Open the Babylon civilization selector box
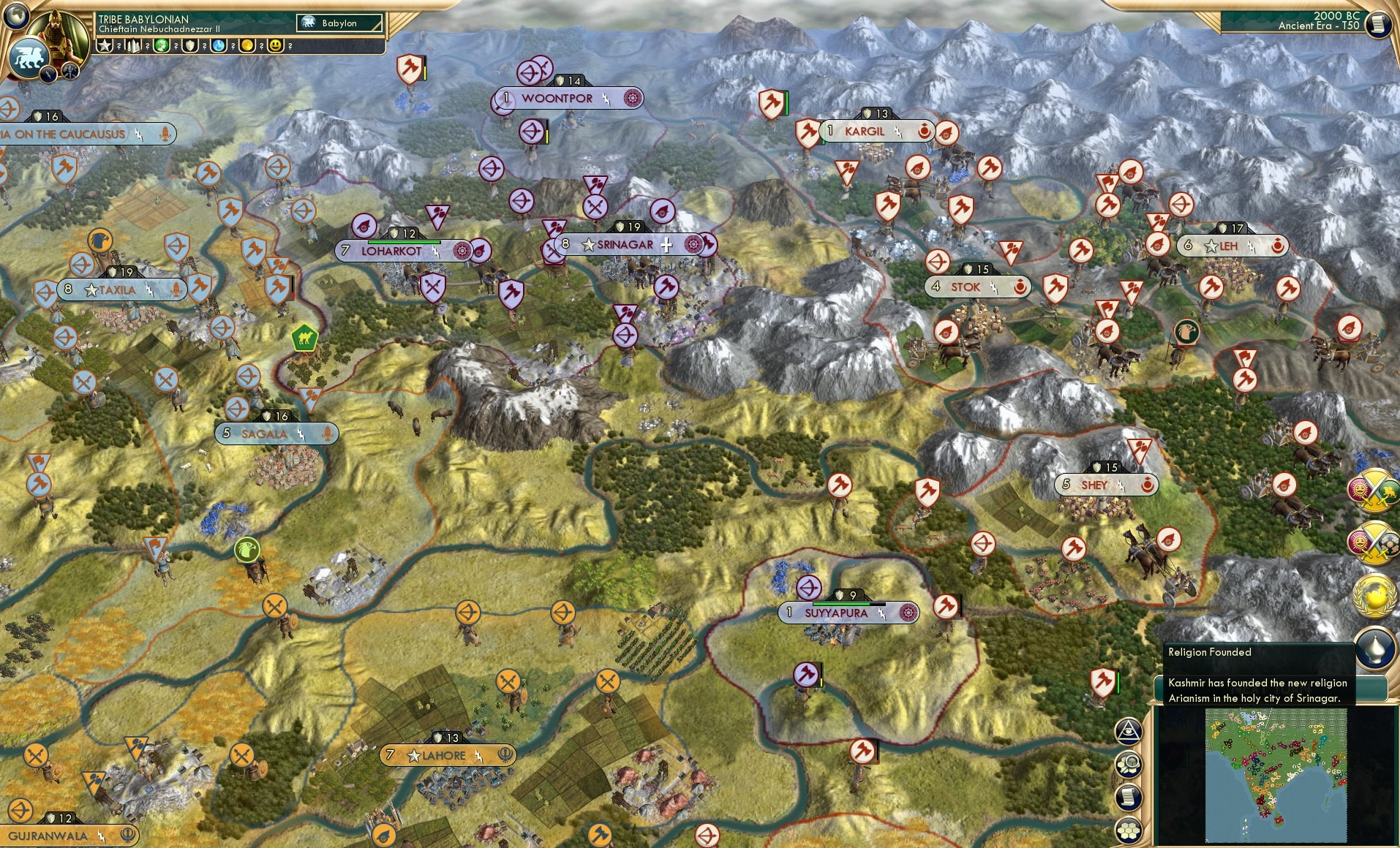1400x848 pixels. coord(340,23)
